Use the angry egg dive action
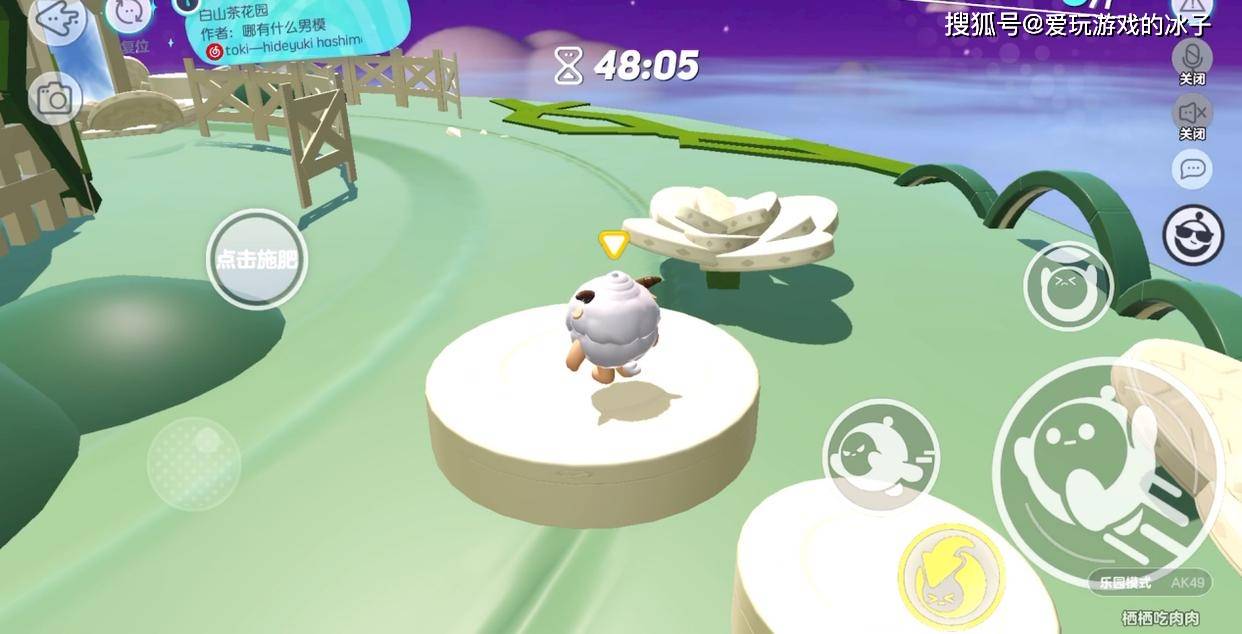This screenshot has width=1242, height=634. (880, 455)
